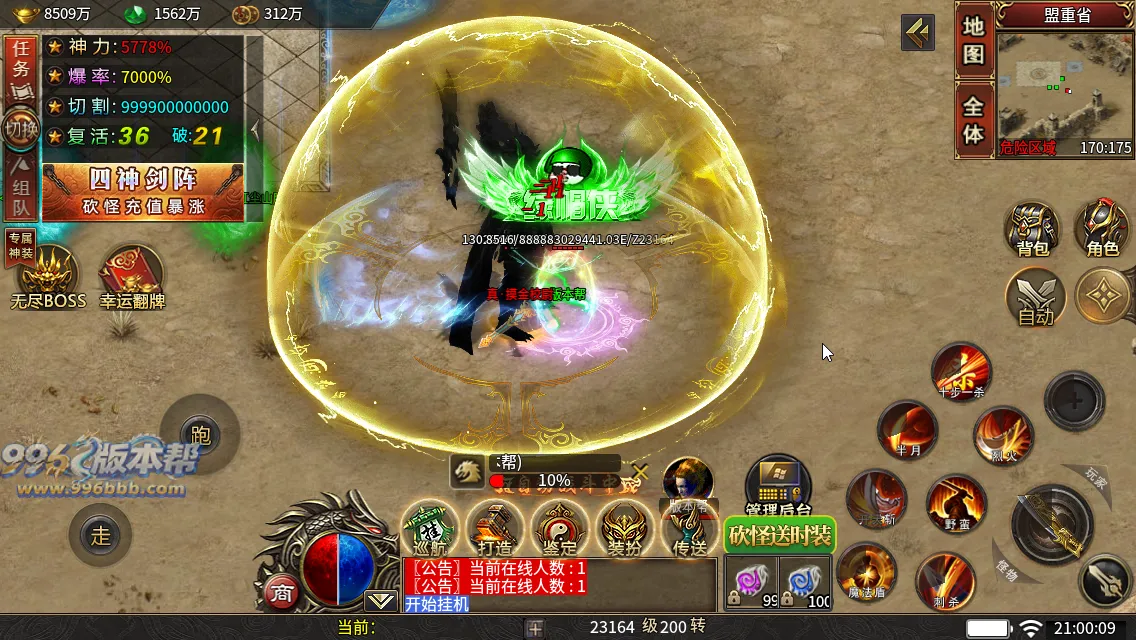Activate the 十步一杀 skill

point(961,372)
